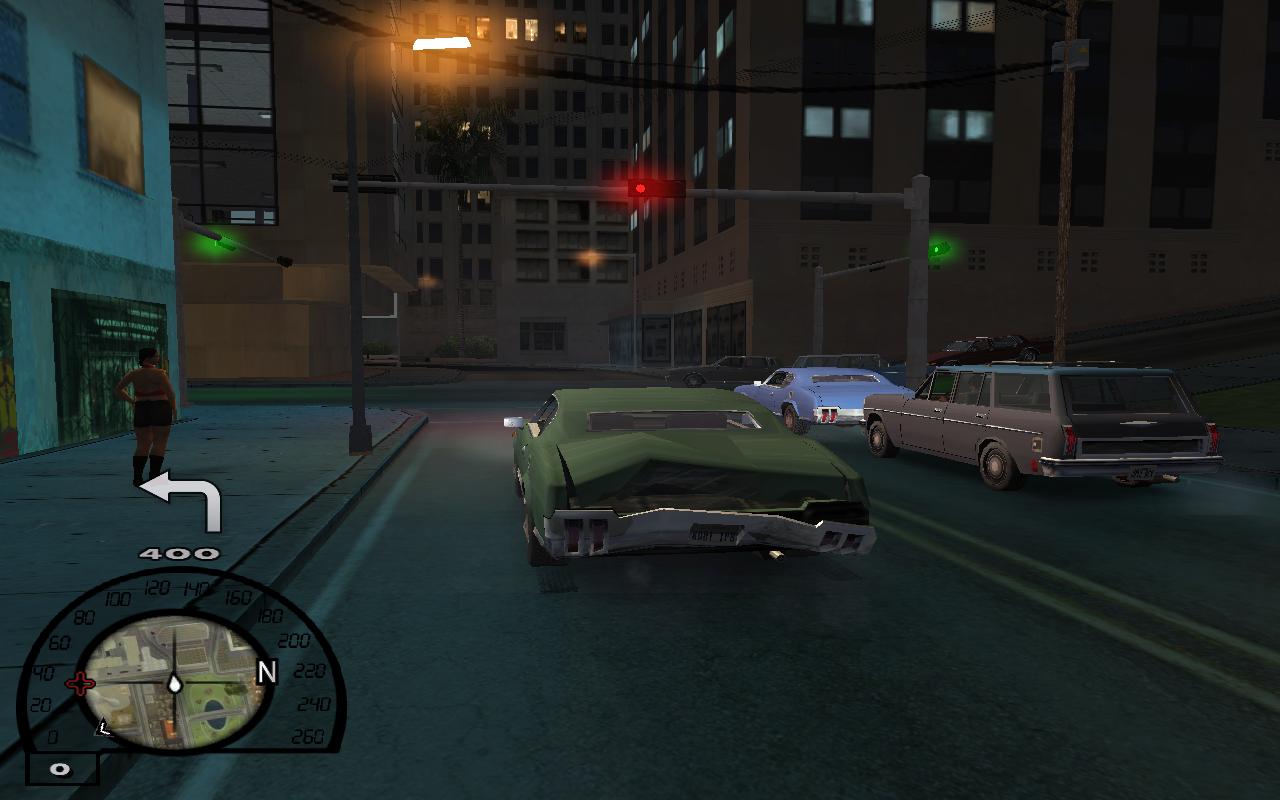Image resolution: width=1280 pixels, height=800 pixels.
Task: Select the red cross marker on minimap
Action: 80,684
